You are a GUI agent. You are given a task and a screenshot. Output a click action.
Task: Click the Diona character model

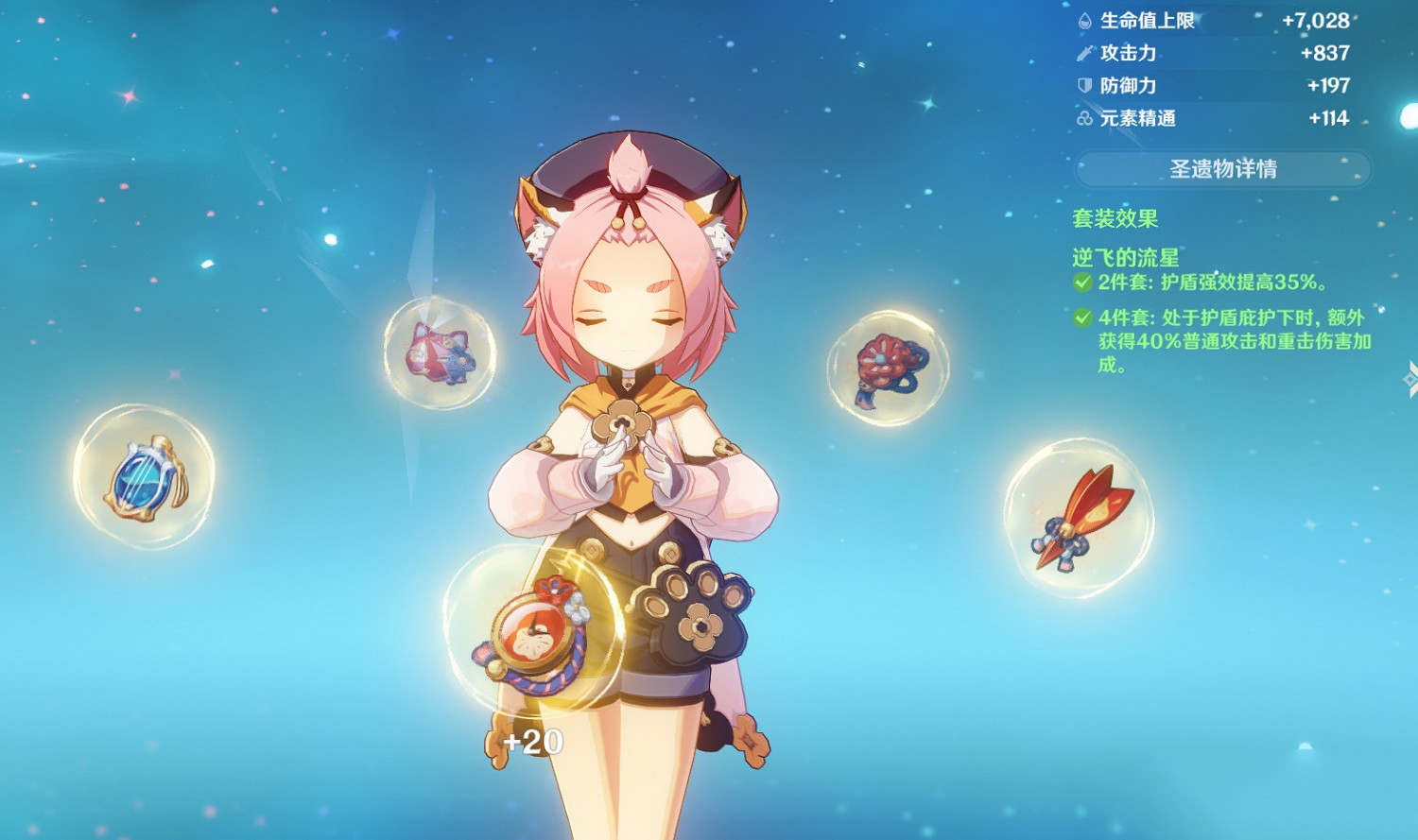click(x=631, y=425)
